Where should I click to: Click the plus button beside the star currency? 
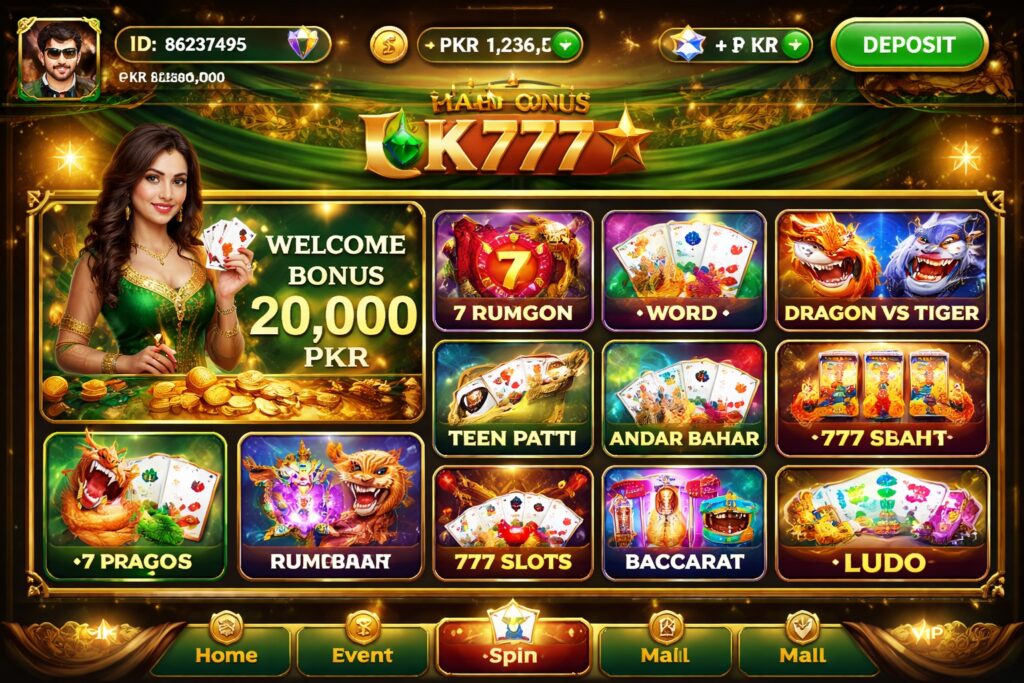(x=795, y=44)
